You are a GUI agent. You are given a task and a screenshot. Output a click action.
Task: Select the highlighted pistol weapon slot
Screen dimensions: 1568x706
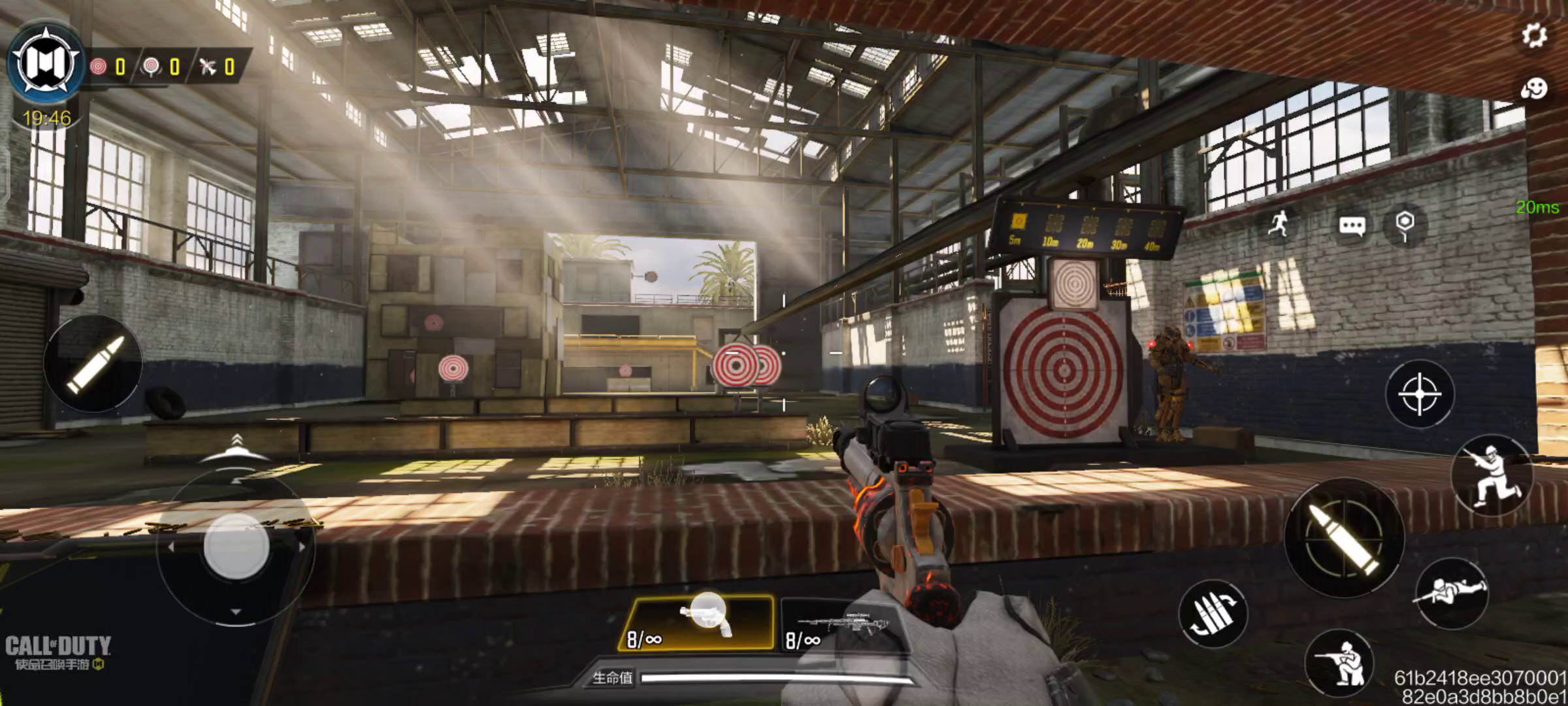[x=698, y=622]
